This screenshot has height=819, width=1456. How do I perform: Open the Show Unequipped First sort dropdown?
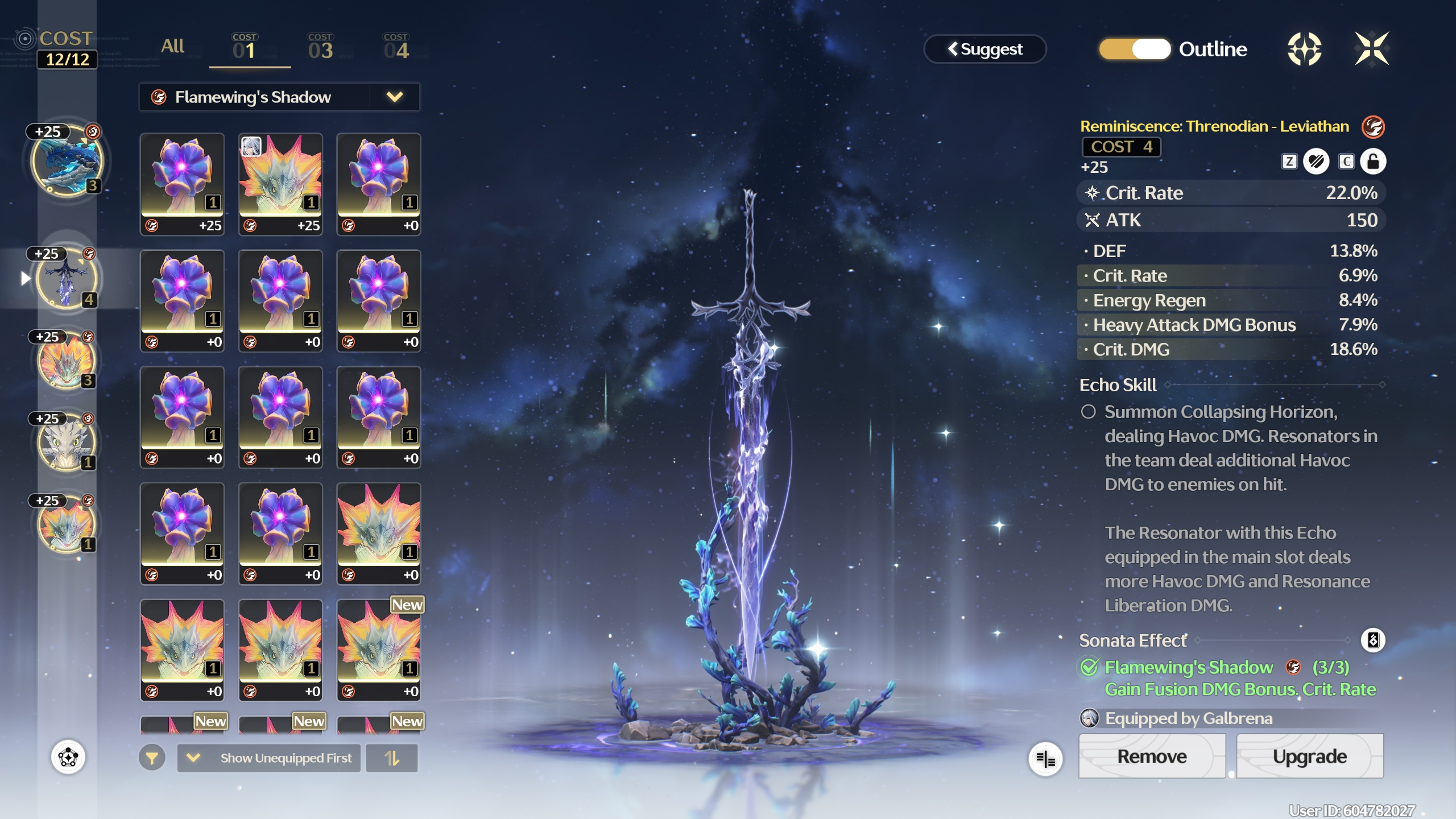coord(269,758)
